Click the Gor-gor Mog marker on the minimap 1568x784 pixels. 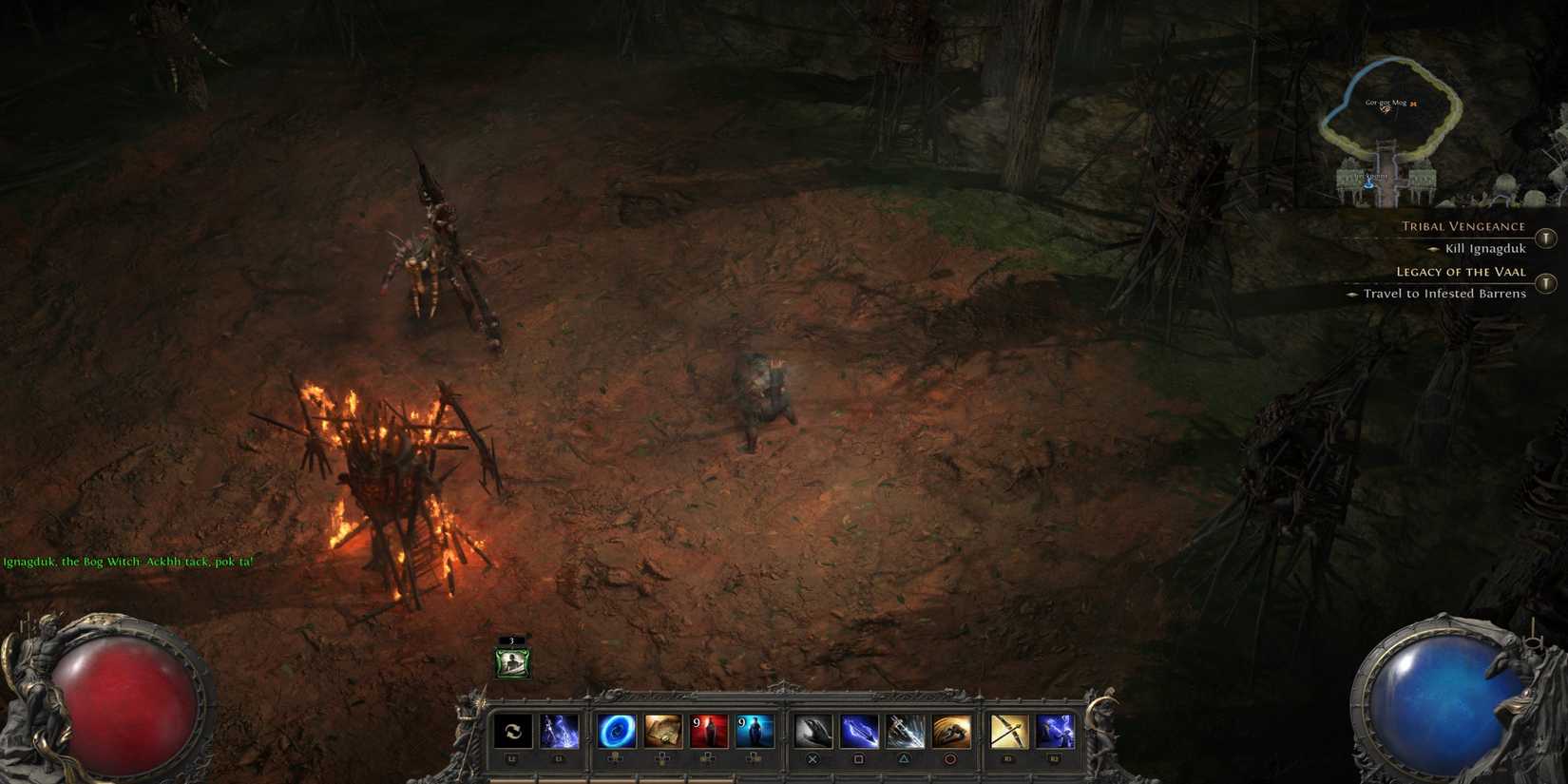(x=1386, y=103)
